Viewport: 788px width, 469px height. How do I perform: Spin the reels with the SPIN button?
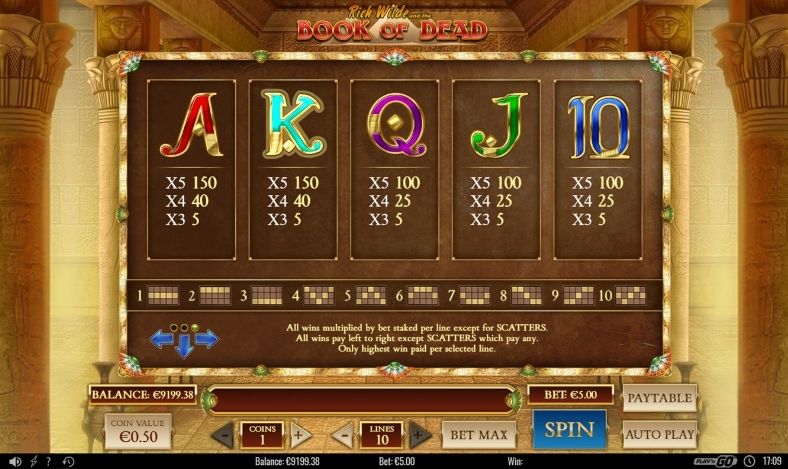click(569, 430)
